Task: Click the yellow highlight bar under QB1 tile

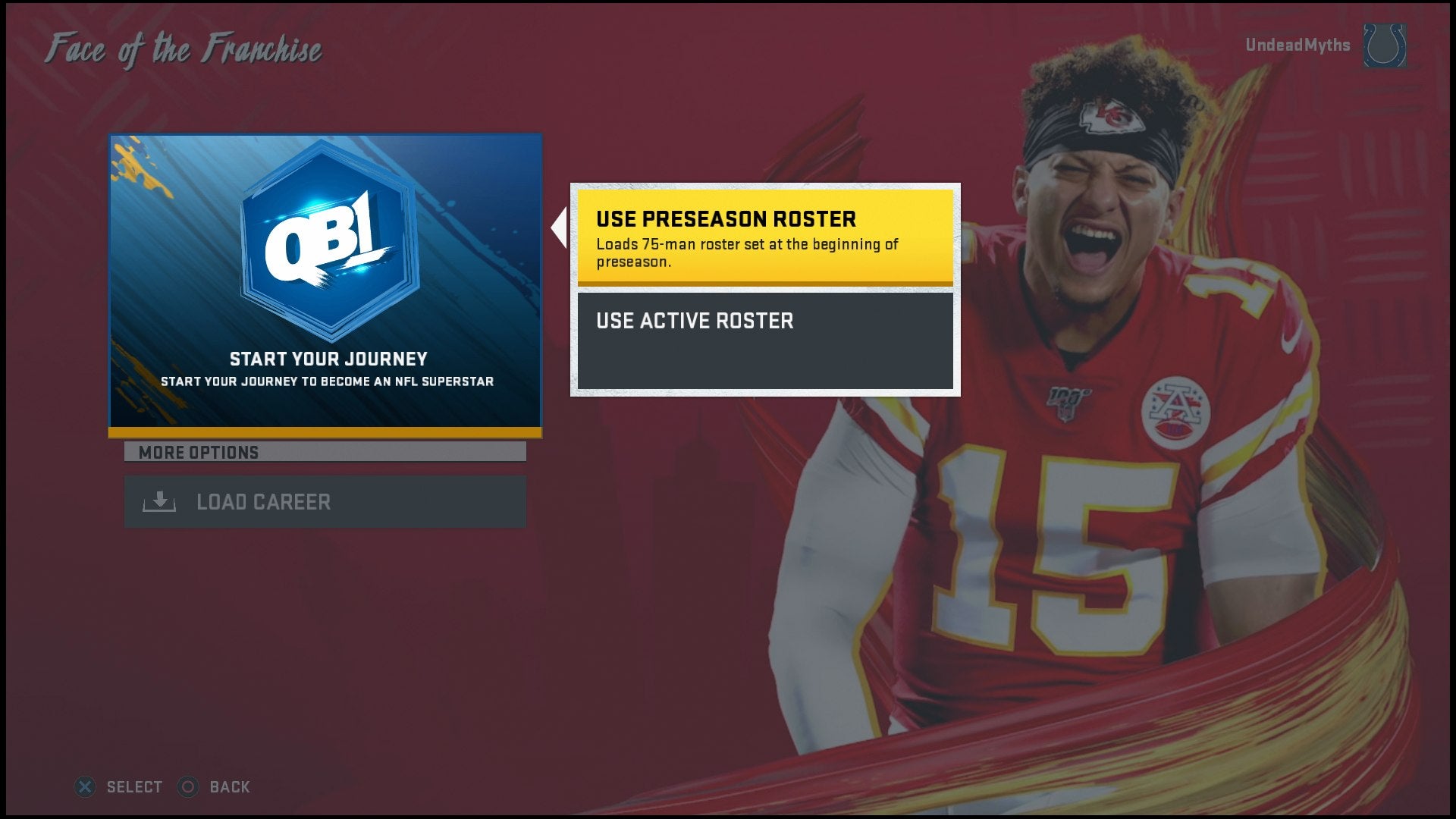Action: point(326,434)
